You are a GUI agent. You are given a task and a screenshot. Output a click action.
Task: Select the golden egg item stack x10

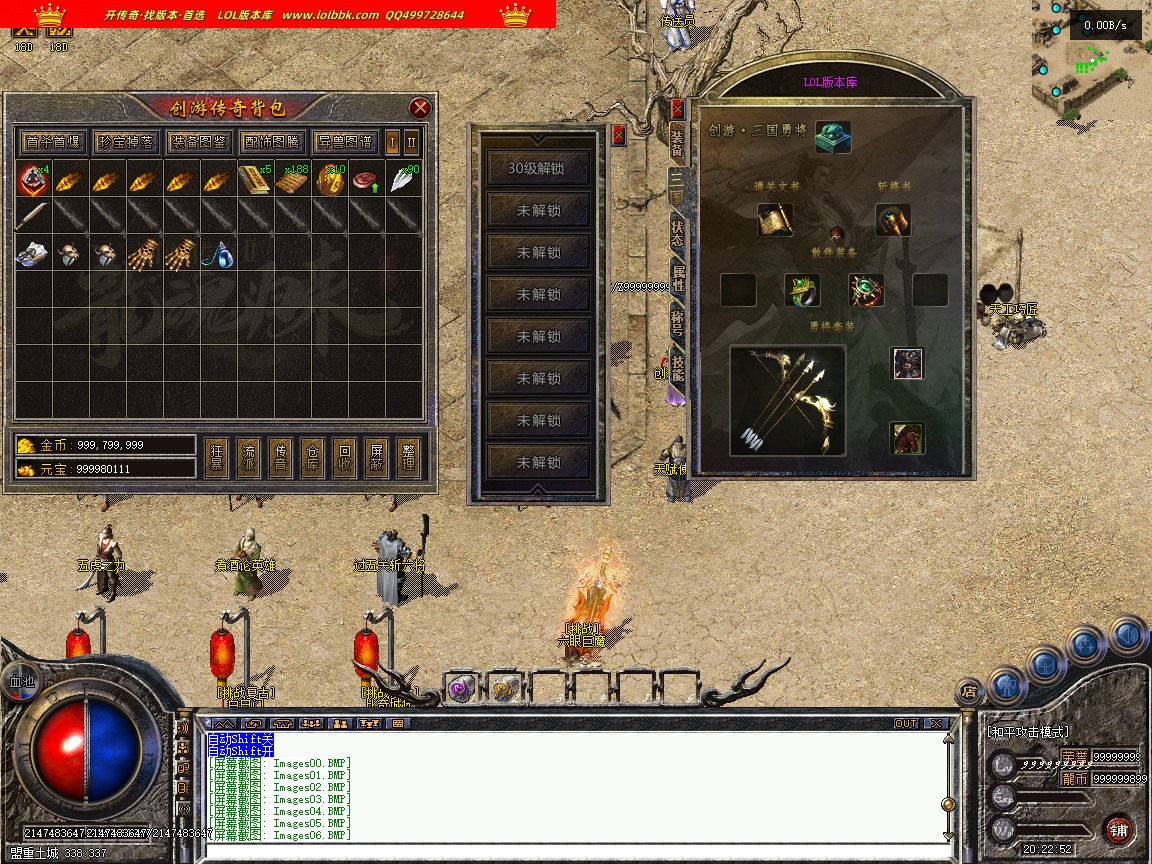click(330, 180)
